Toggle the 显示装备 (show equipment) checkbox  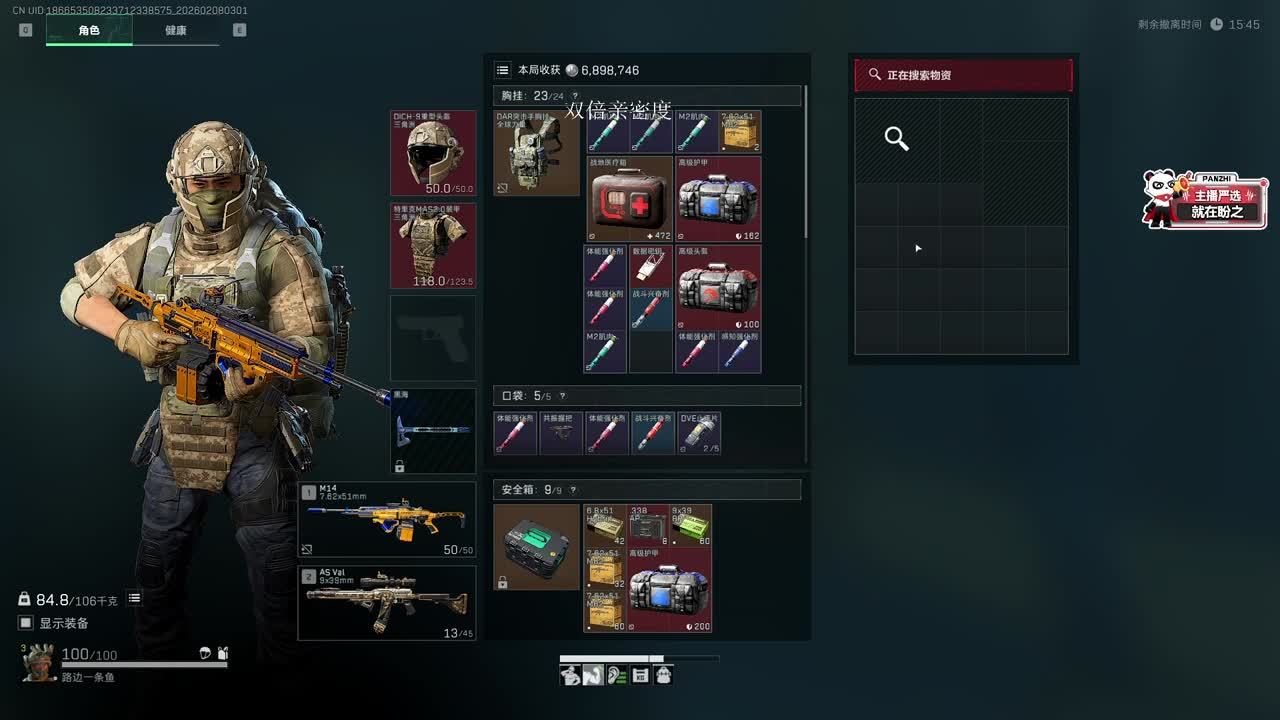[x=26, y=623]
